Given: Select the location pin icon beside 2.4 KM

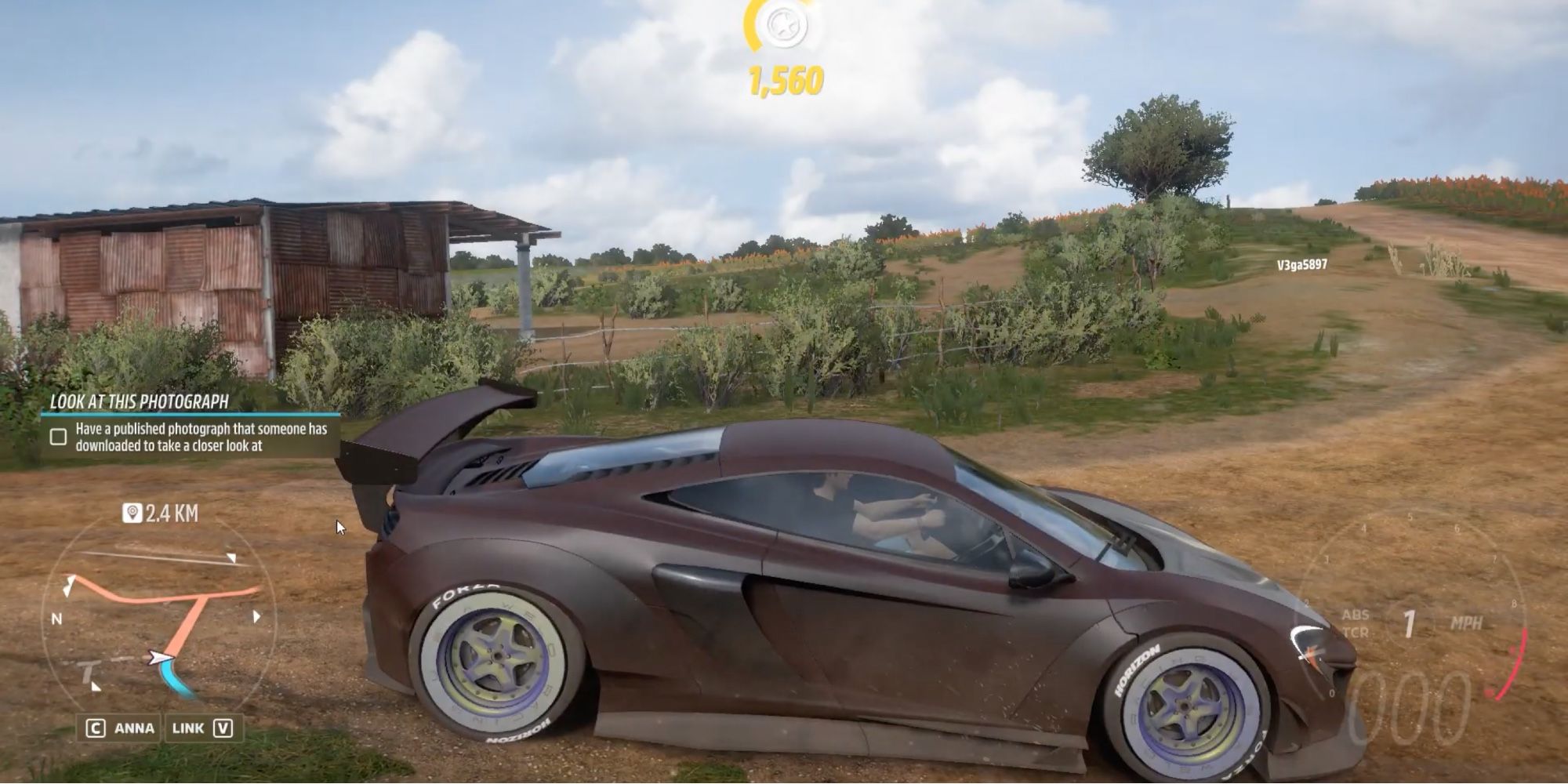Looking at the screenshot, I should pyautogui.click(x=132, y=512).
